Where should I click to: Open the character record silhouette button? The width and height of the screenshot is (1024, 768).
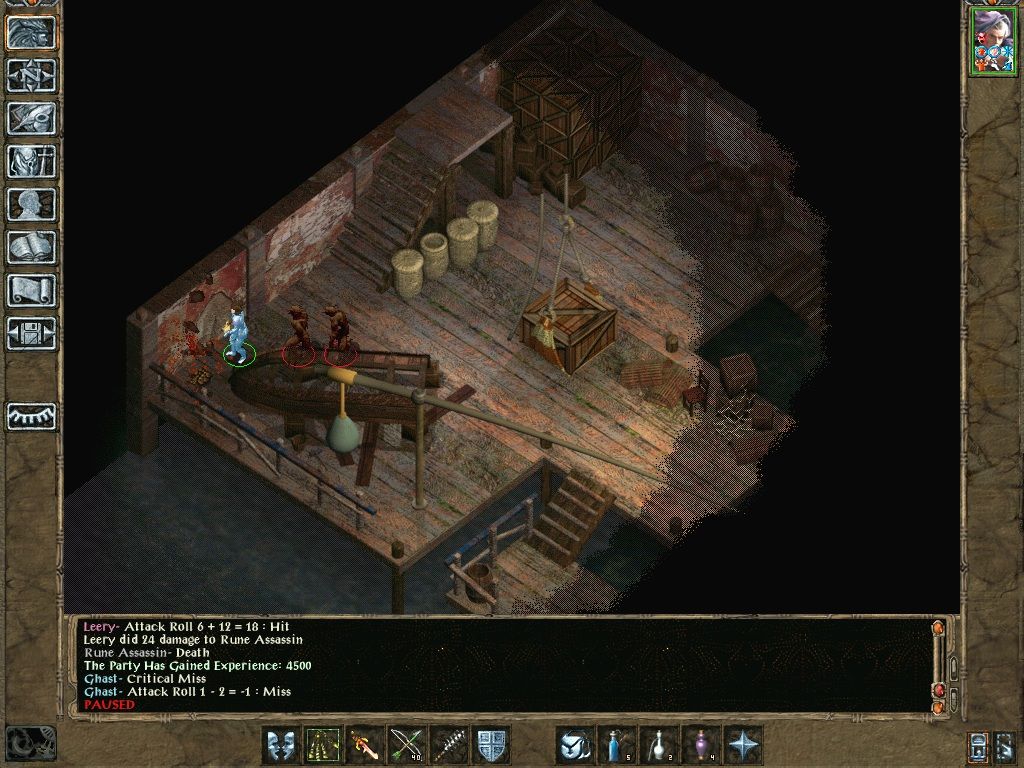pyautogui.click(x=31, y=204)
